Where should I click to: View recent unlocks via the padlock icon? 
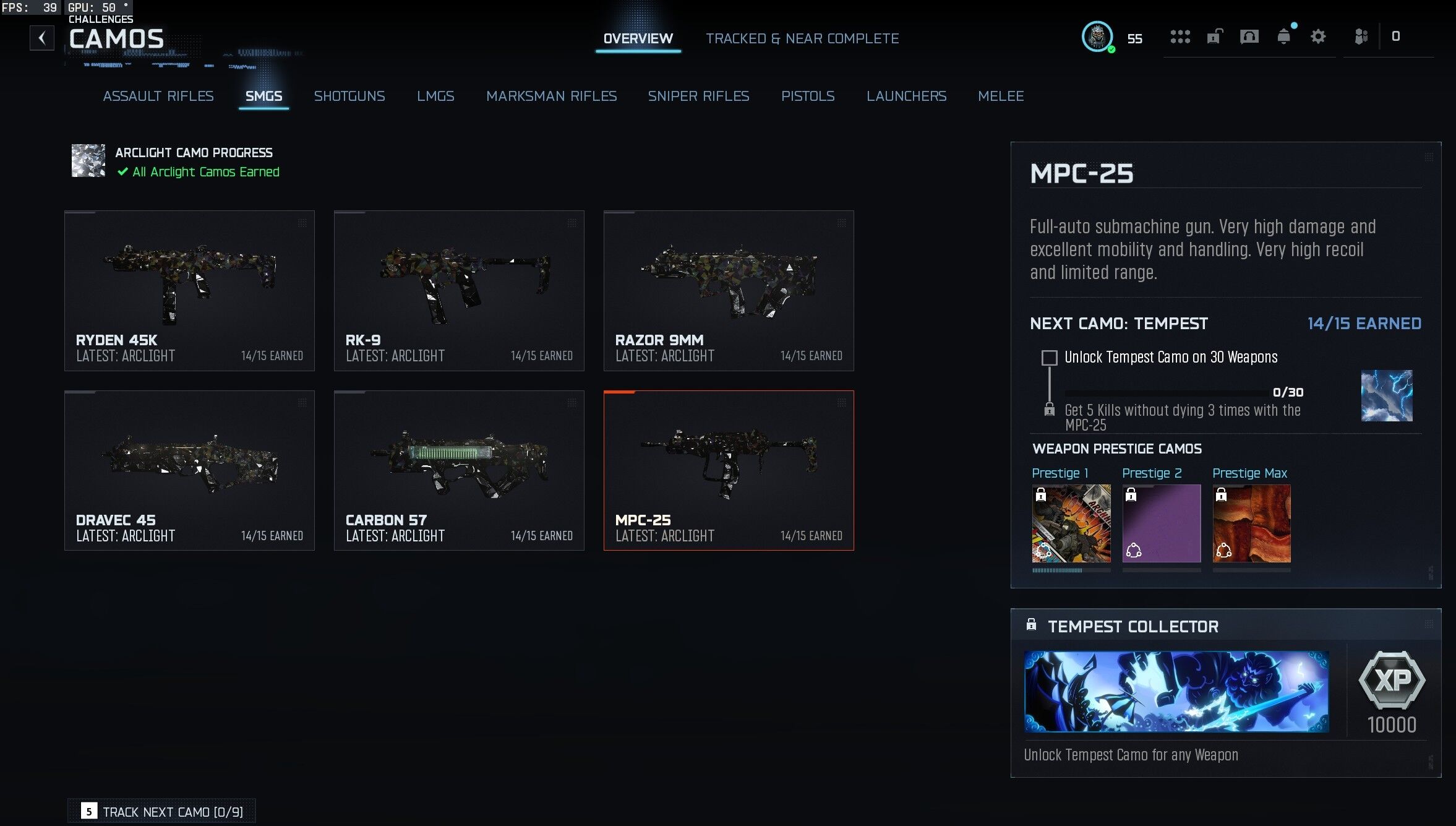[1214, 37]
